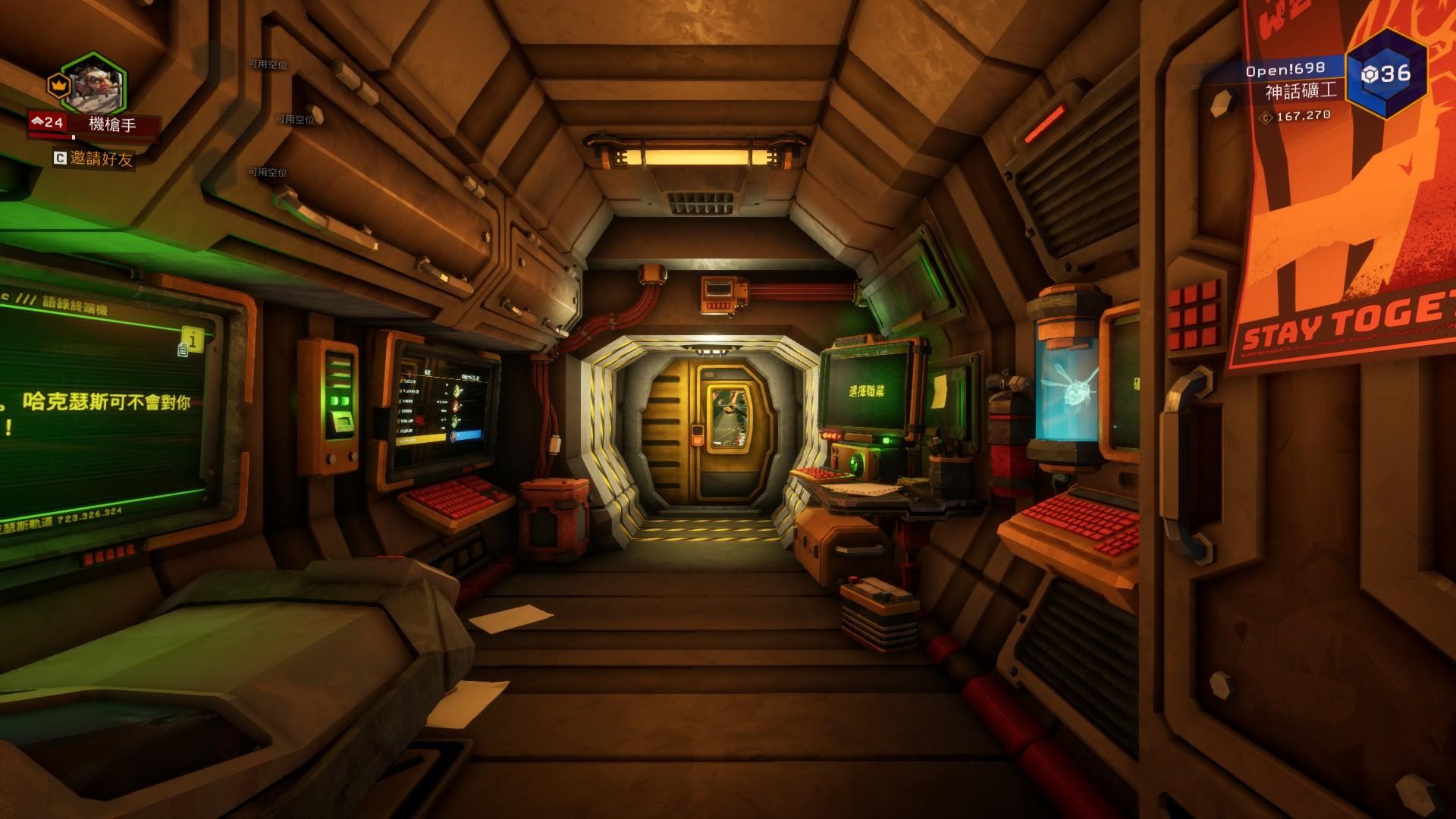Select the blue rank 36 badge
This screenshot has width=1456, height=819.
(x=1386, y=74)
